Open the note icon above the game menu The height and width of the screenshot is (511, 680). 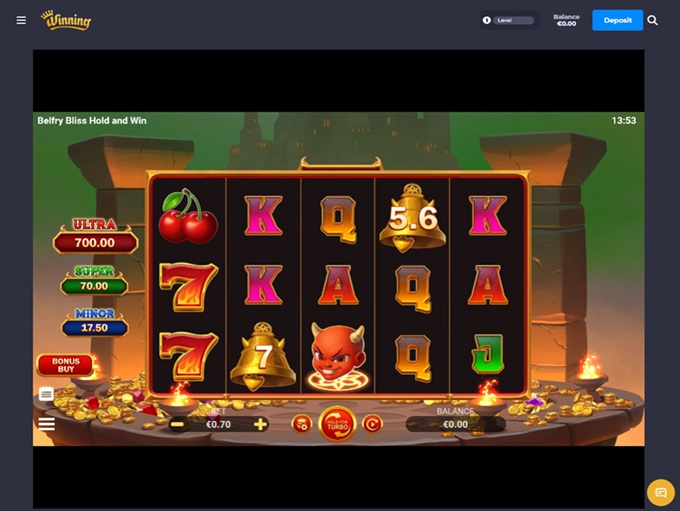46,394
